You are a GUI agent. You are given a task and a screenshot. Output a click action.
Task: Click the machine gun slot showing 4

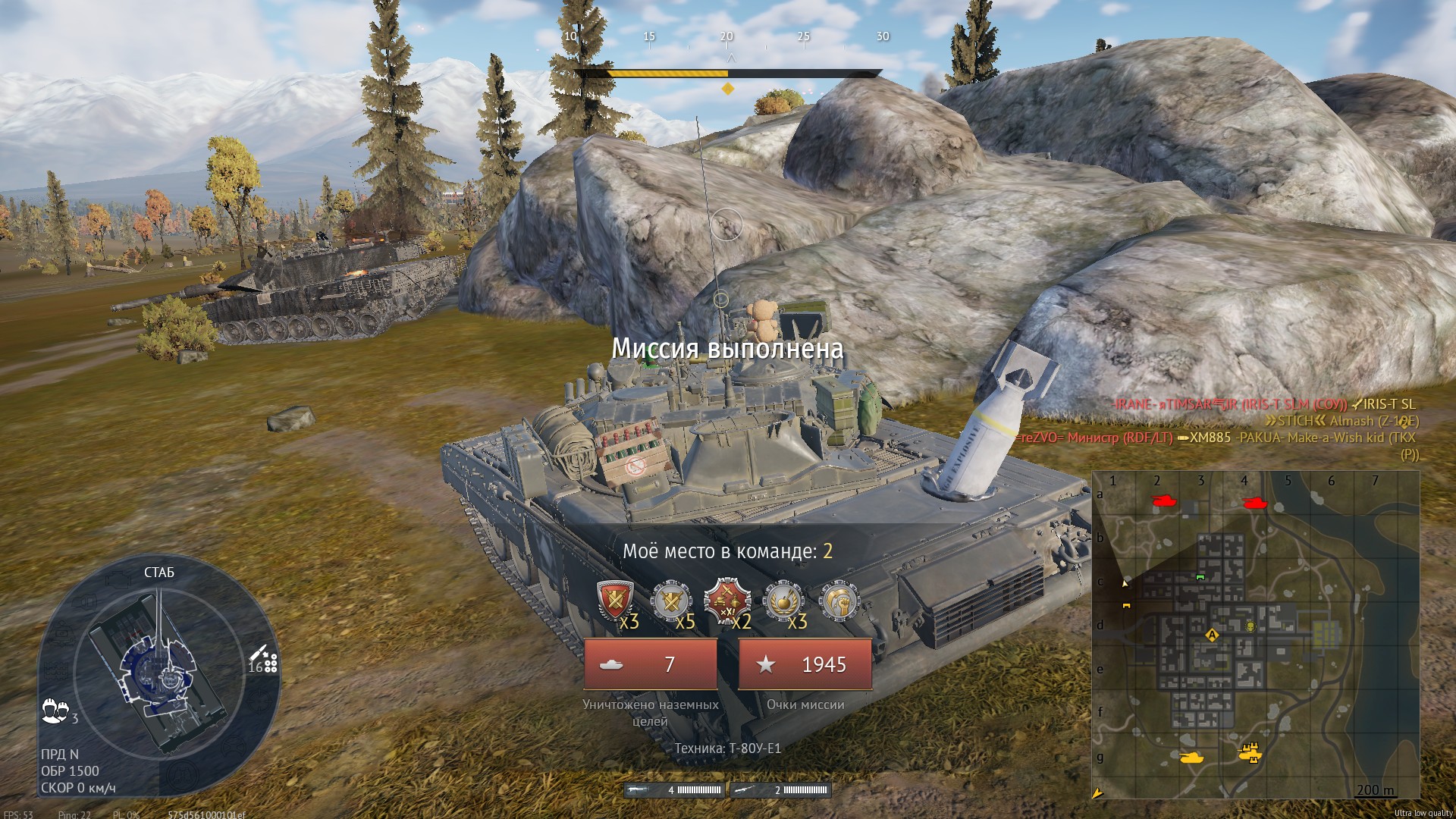tap(674, 790)
